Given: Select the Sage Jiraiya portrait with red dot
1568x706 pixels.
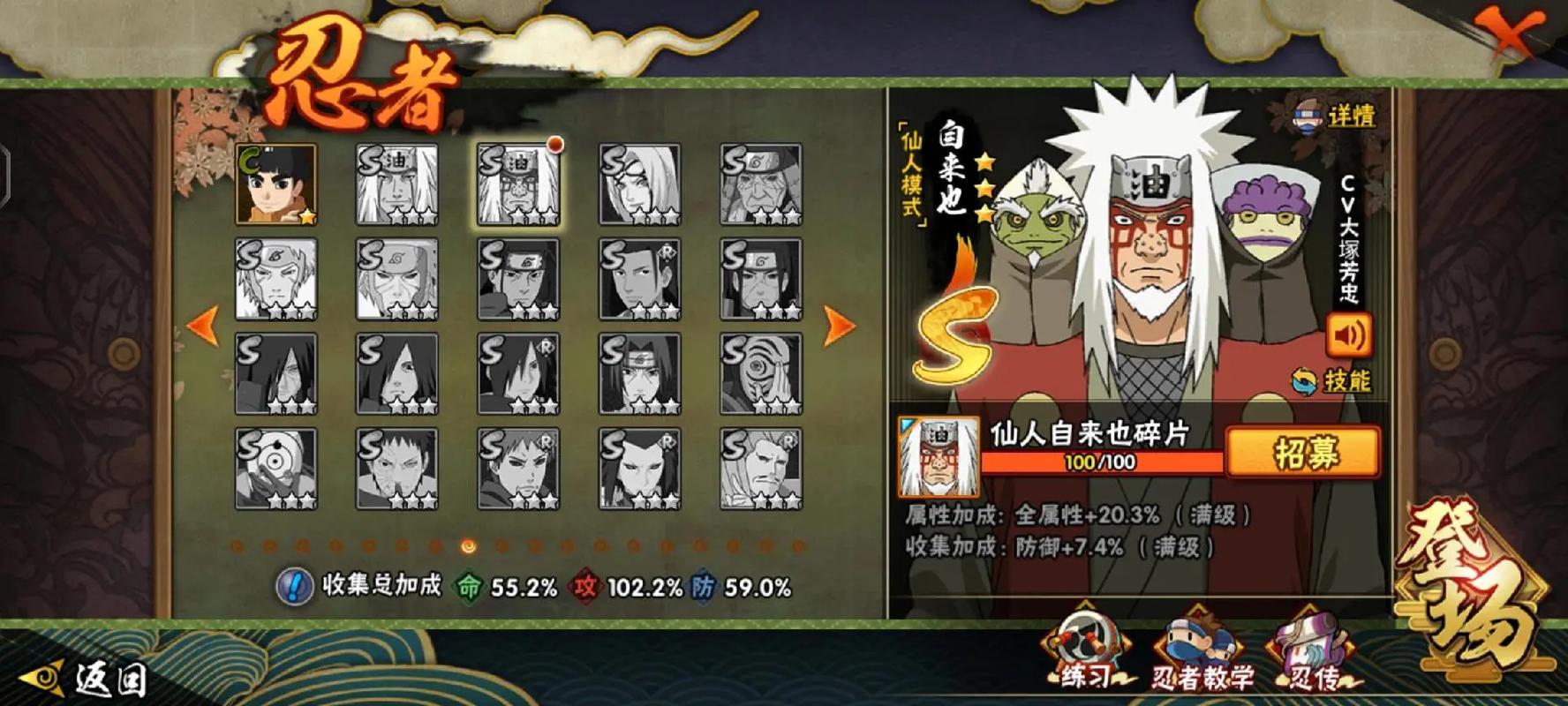Looking at the screenshot, I should click(x=518, y=185).
